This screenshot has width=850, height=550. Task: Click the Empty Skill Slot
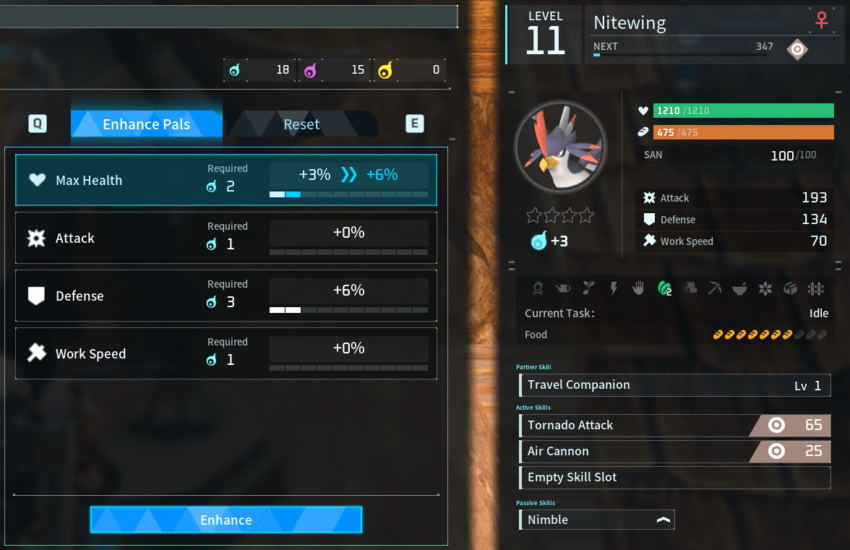point(675,477)
